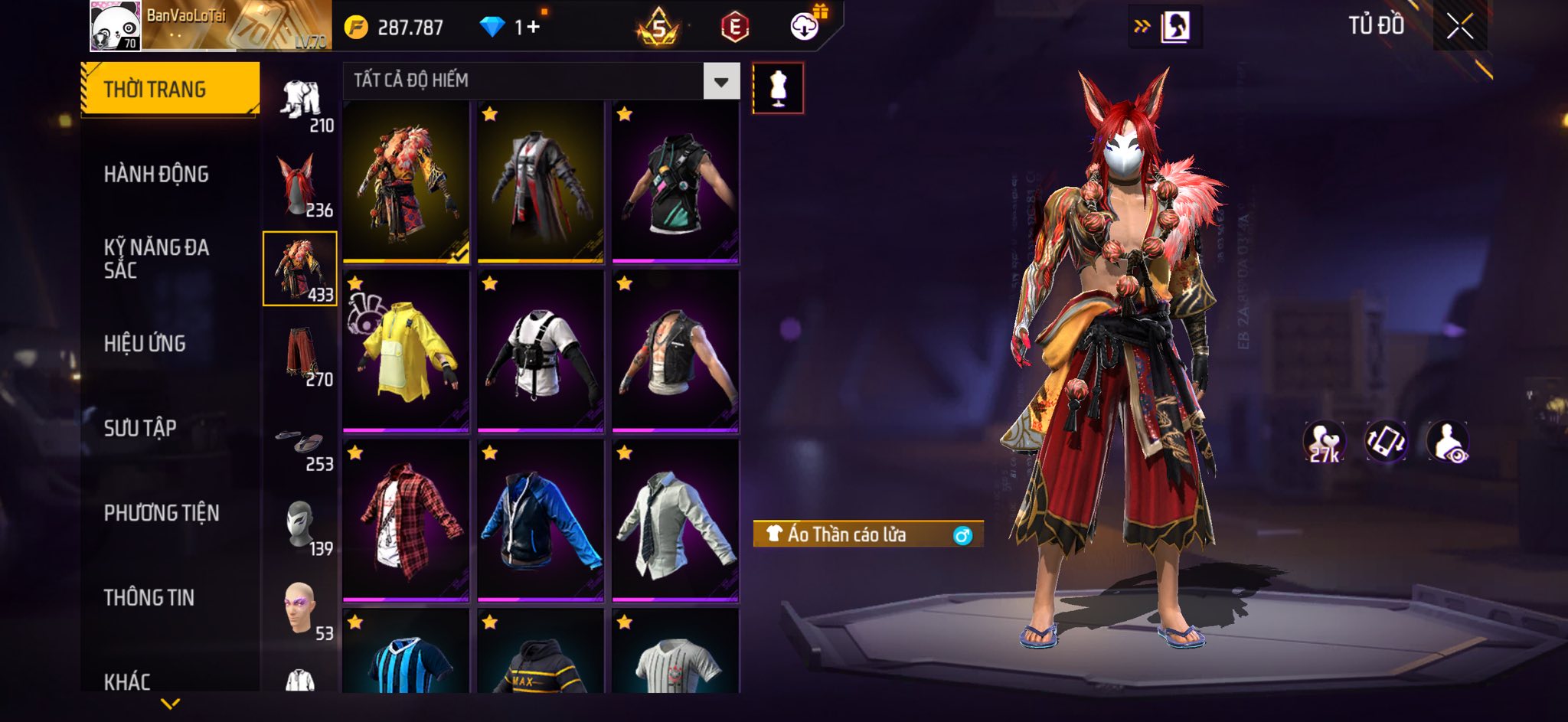The image size is (1568, 722).
Task: Open the SƯU TẬP category
Action: (140, 428)
